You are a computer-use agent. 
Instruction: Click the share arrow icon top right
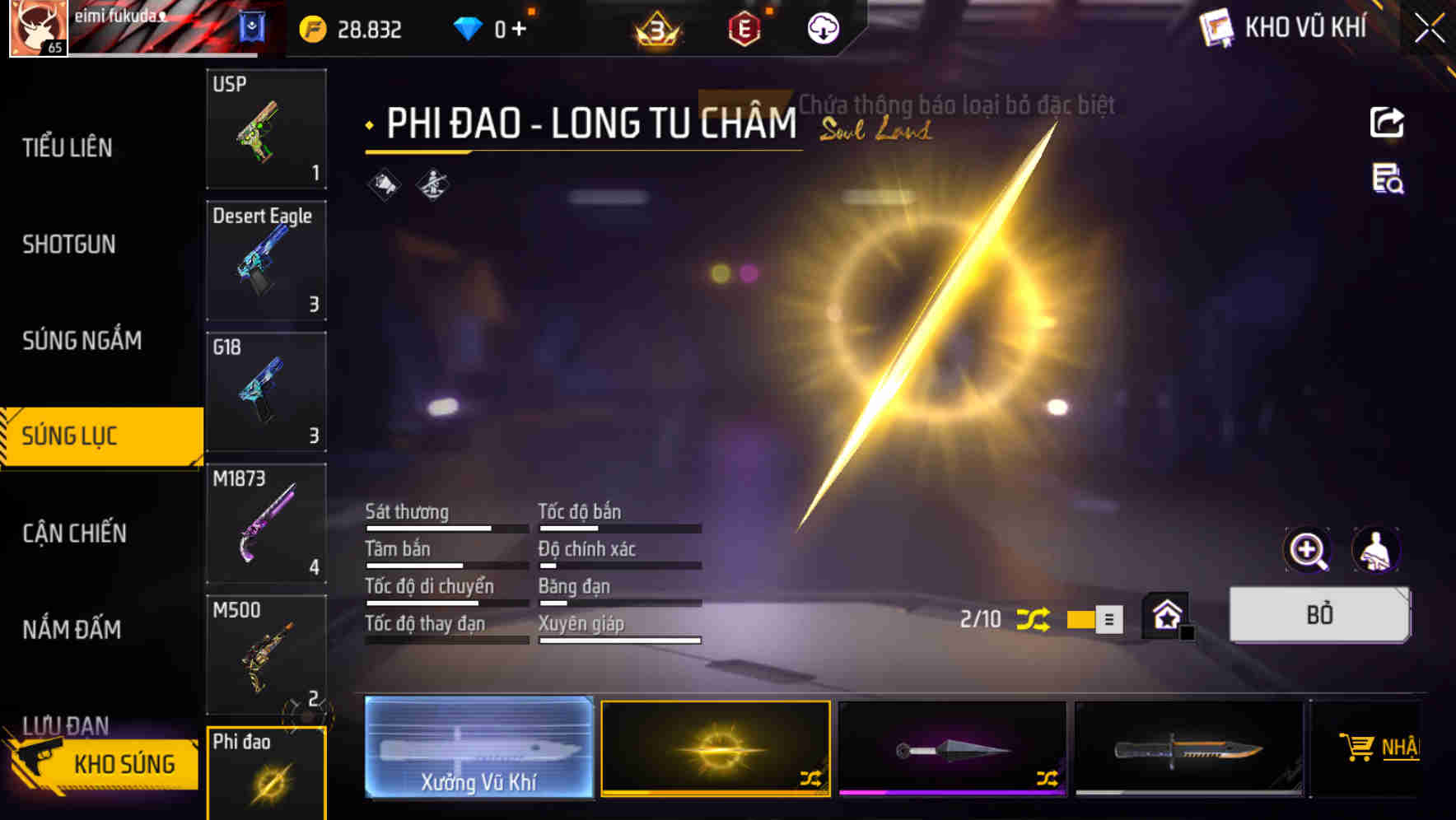1388,122
